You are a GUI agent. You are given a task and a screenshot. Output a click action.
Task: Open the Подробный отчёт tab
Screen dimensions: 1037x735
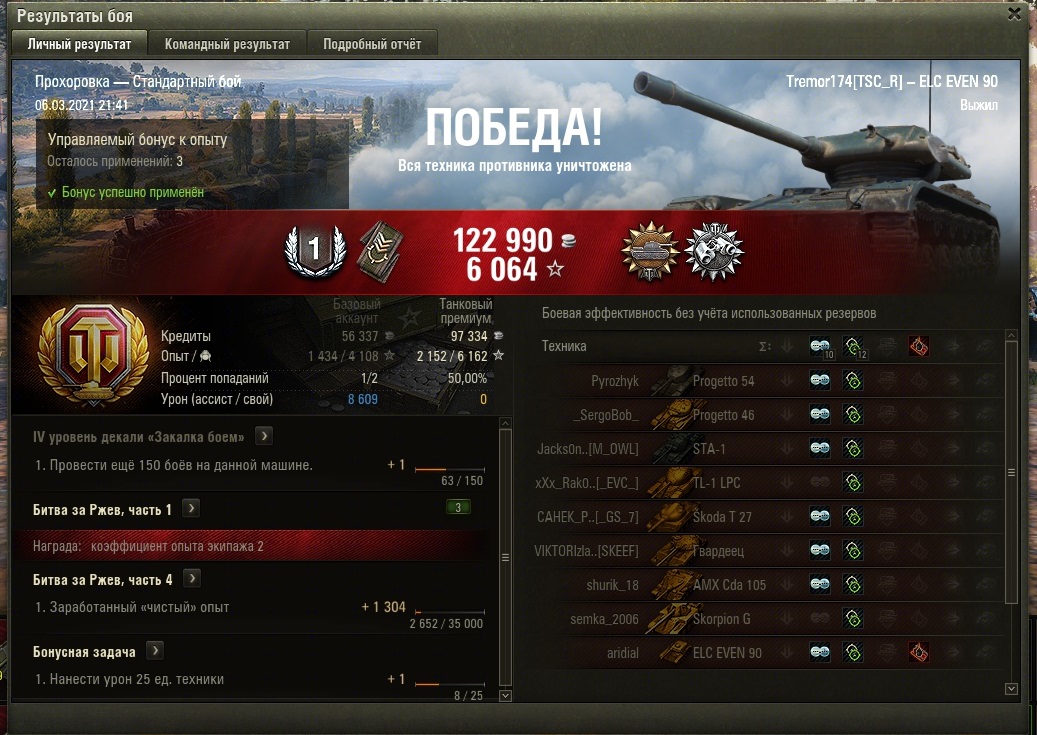coord(372,44)
